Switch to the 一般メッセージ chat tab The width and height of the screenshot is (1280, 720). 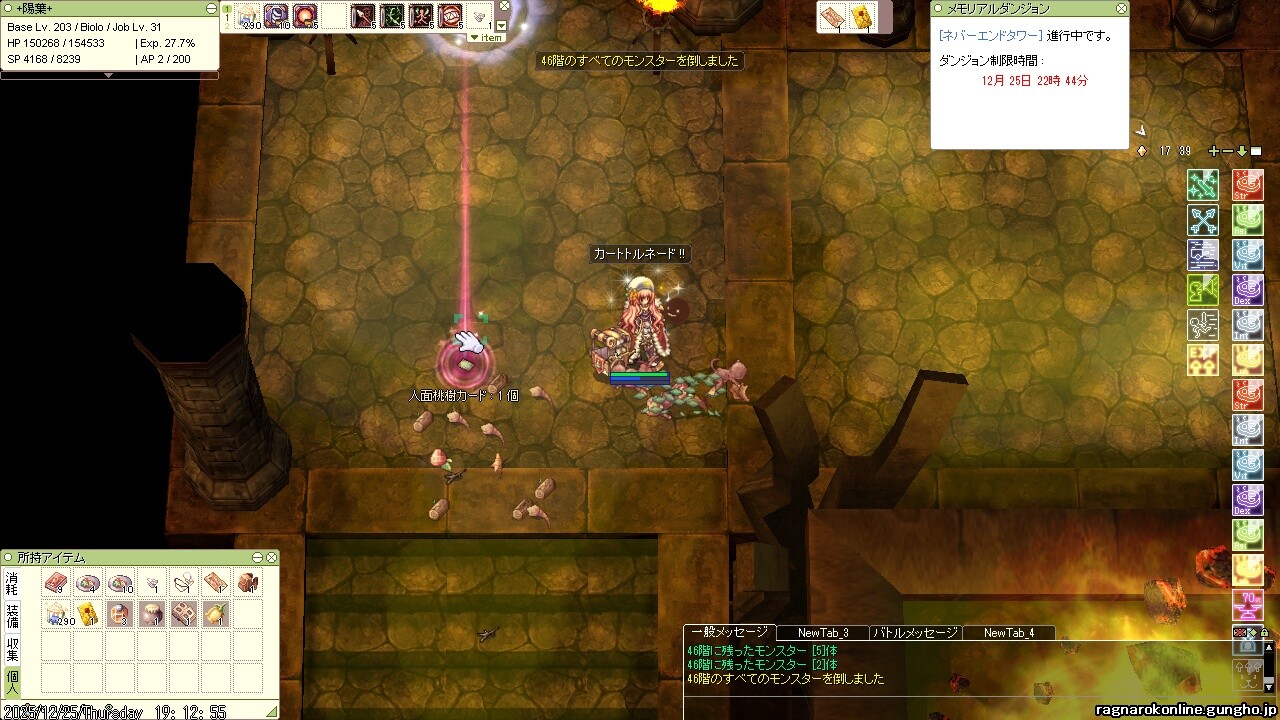[x=729, y=632]
